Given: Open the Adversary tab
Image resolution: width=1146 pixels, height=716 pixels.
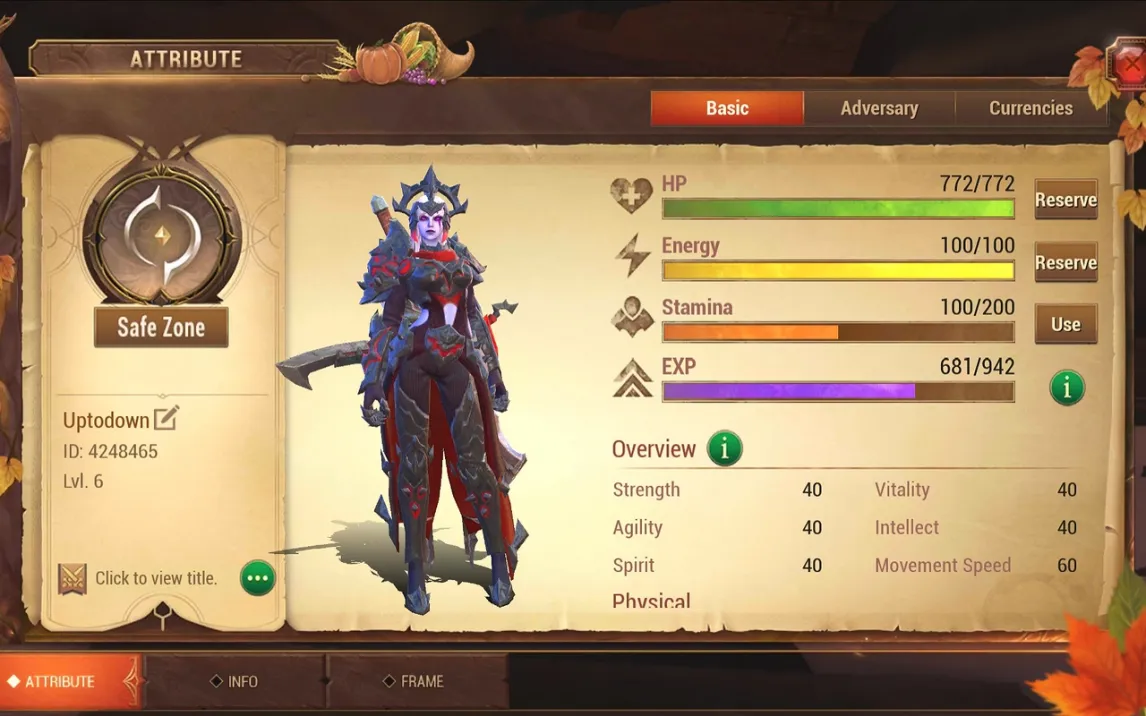Looking at the screenshot, I should [879, 108].
